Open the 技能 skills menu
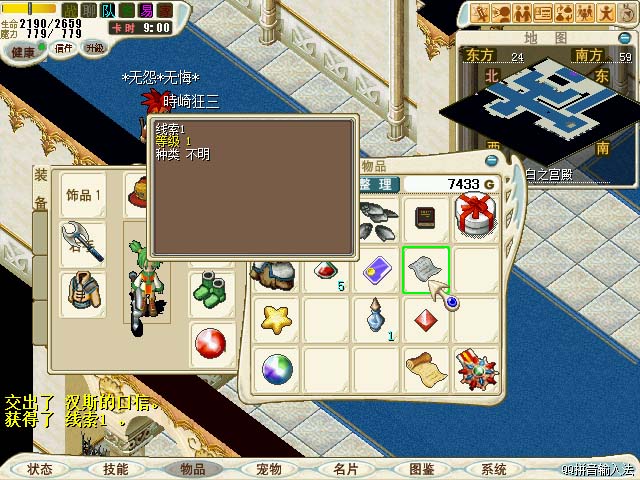The width and height of the screenshot is (640, 480). tap(116, 469)
